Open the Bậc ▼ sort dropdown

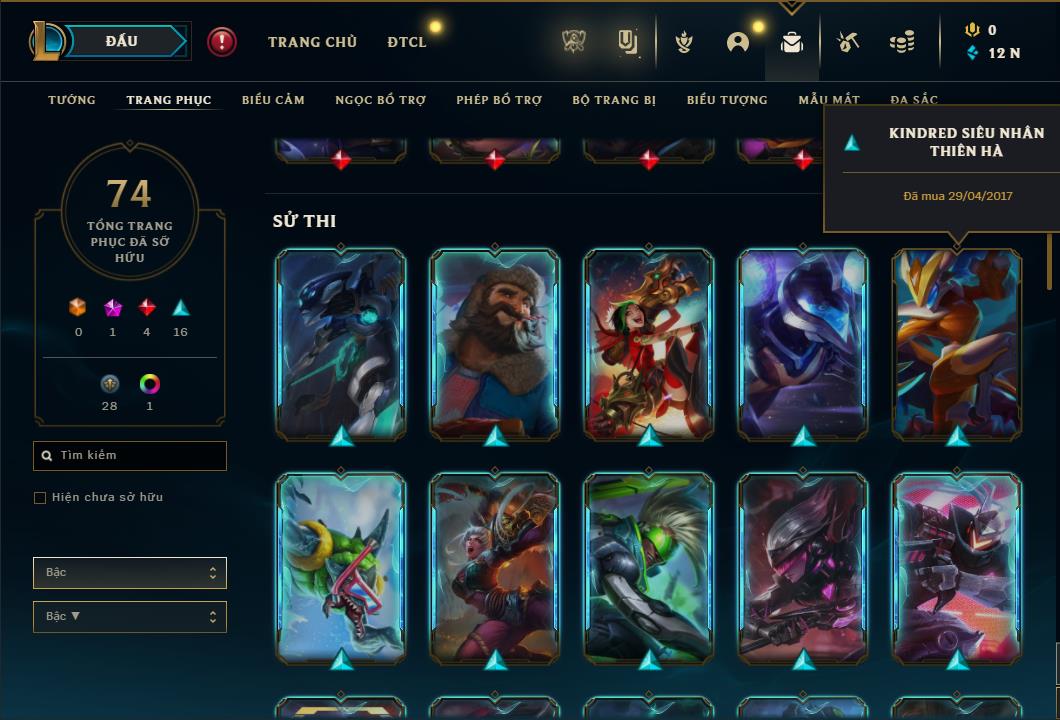130,617
